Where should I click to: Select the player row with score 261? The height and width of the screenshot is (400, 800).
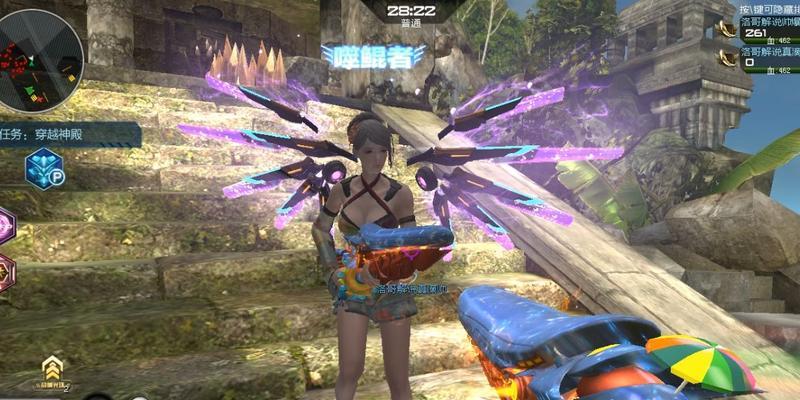click(766, 31)
